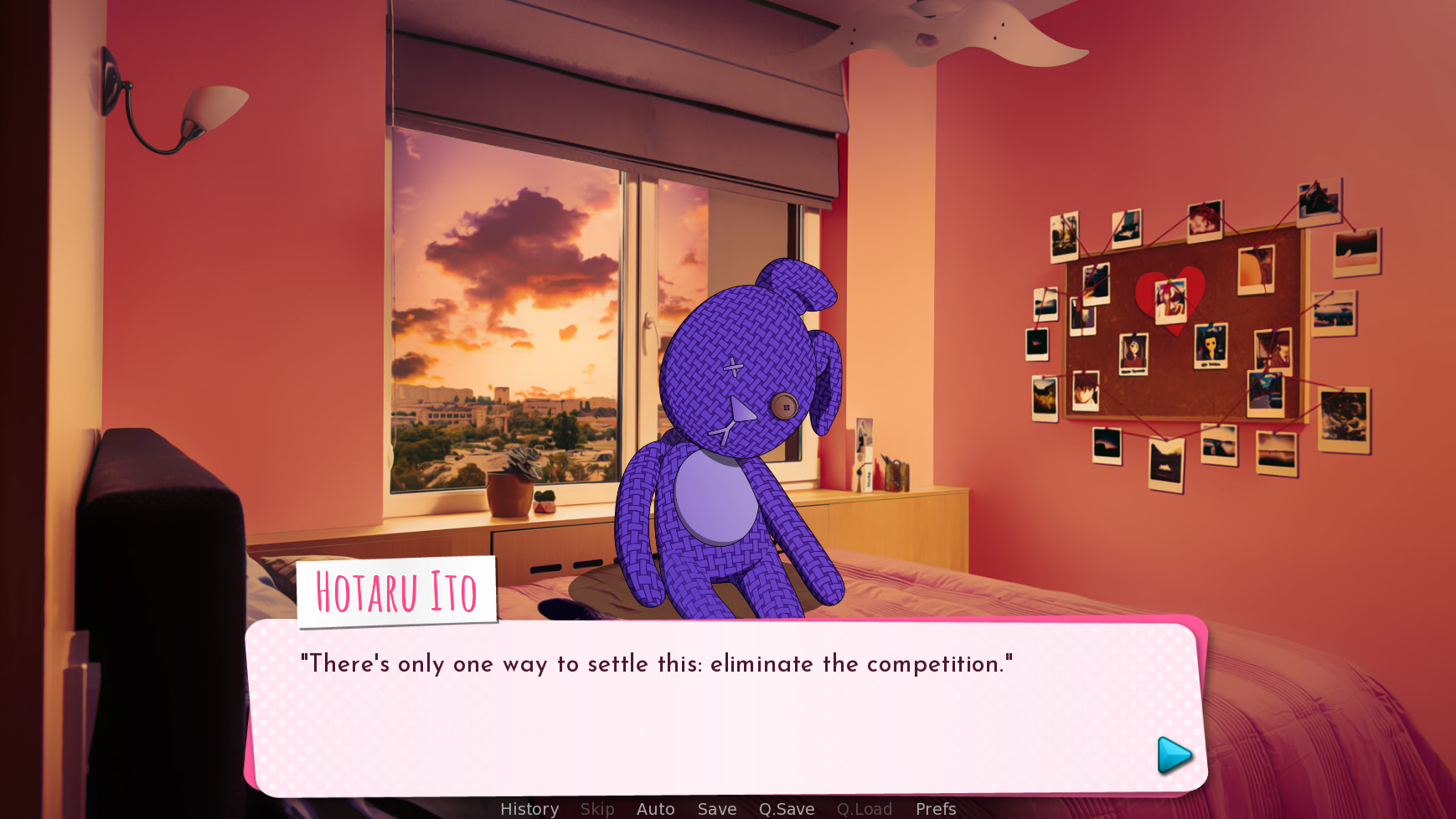1456x819 pixels.
Task: Click the window handle on the right pane
Action: (x=650, y=327)
